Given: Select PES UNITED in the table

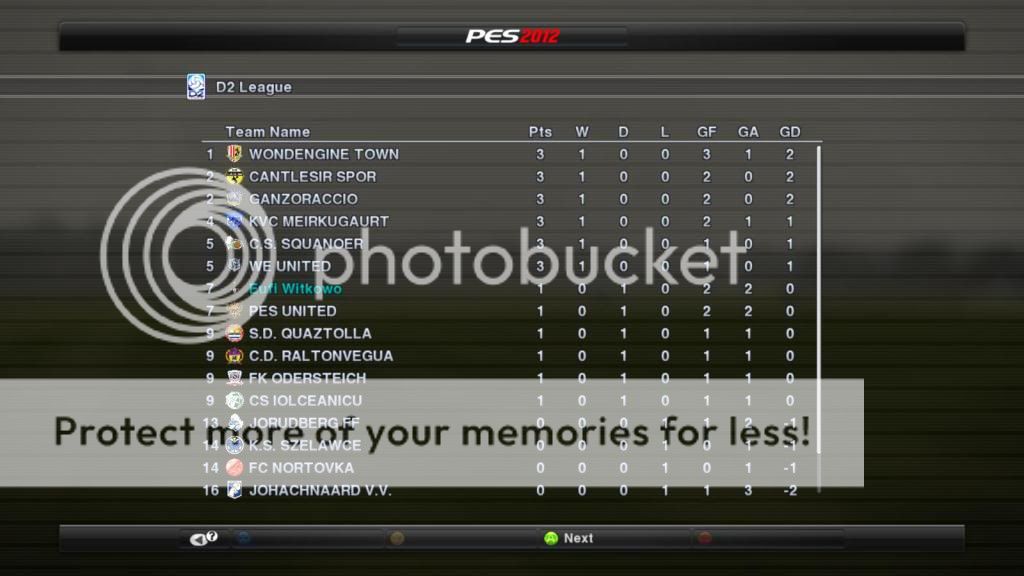Looking at the screenshot, I should click(x=292, y=311).
